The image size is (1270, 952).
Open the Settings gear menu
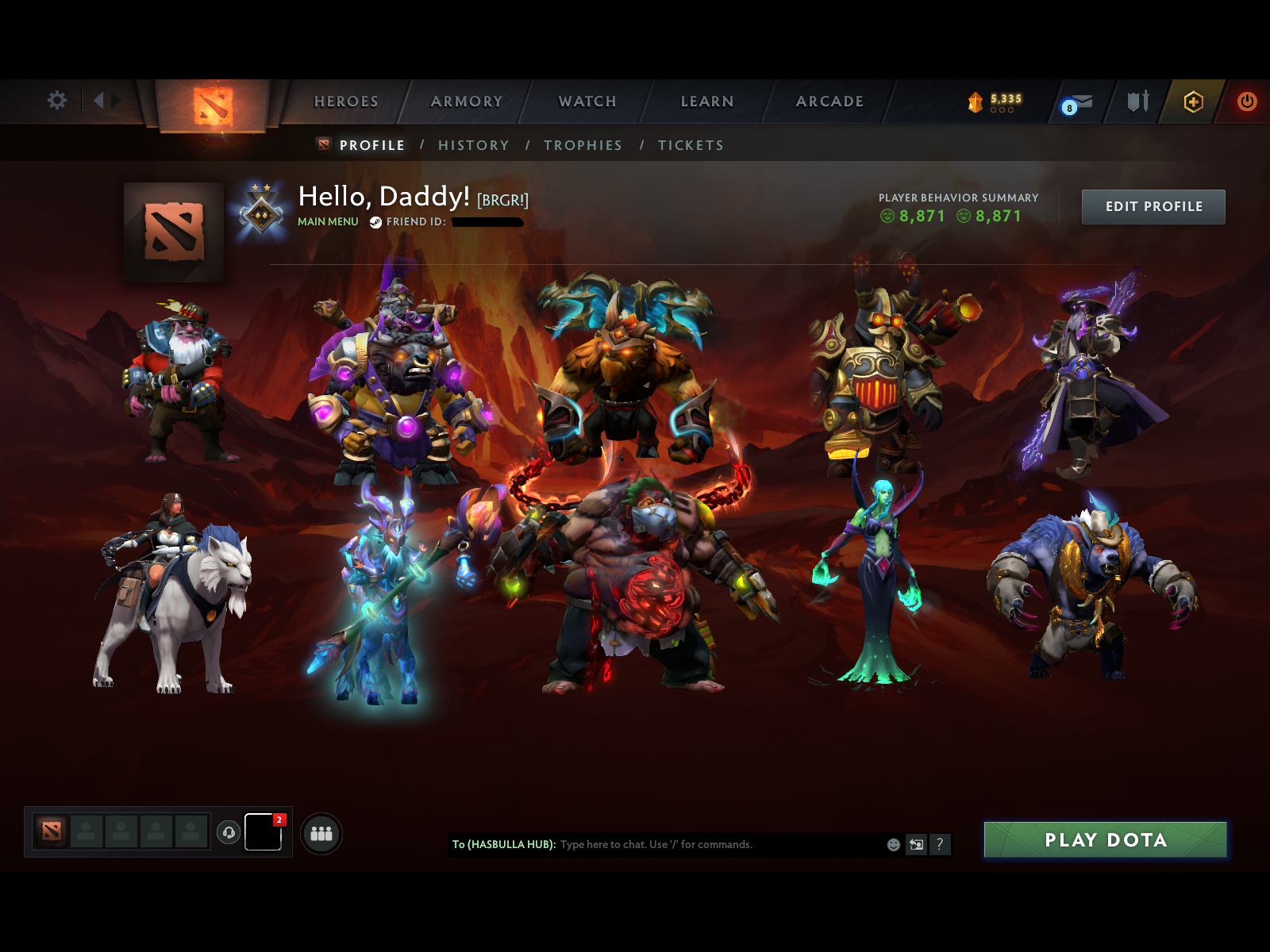(x=56, y=102)
